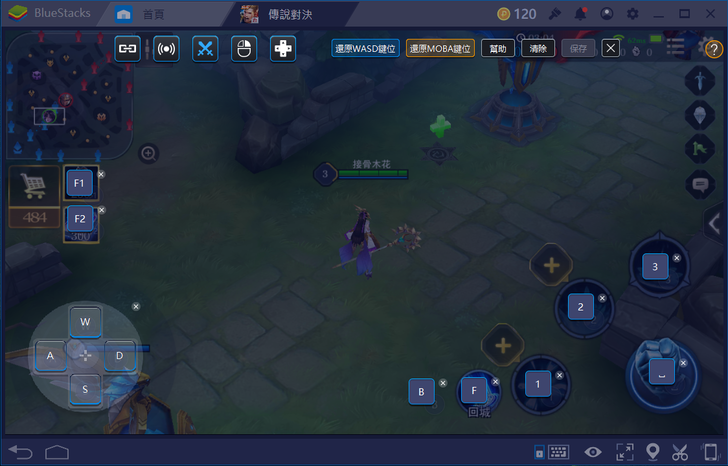Viewport: 728px width, 466px height.
Task: Use the recall button bound to F
Action: tap(475, 389)
